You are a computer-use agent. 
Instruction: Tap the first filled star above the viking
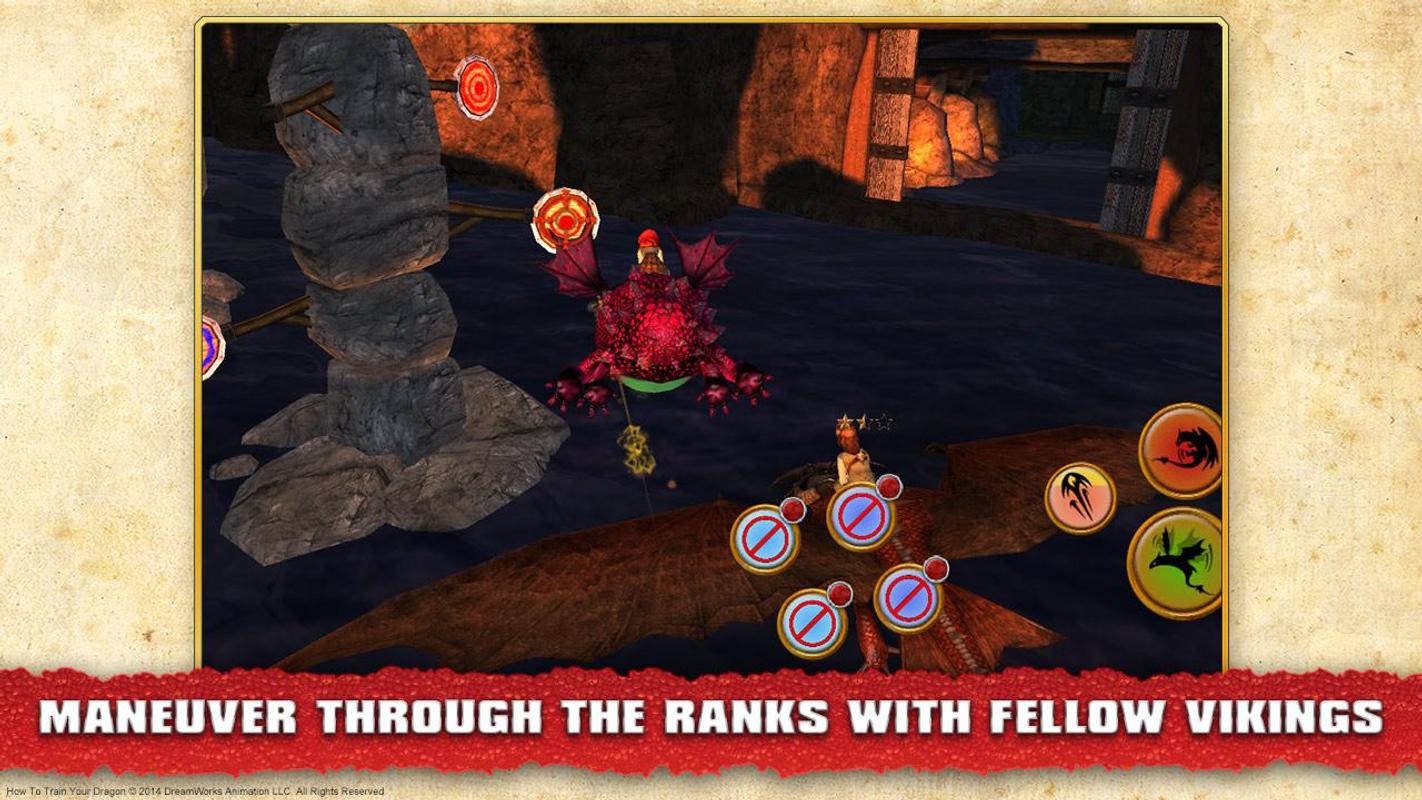(x=846, y=421)
